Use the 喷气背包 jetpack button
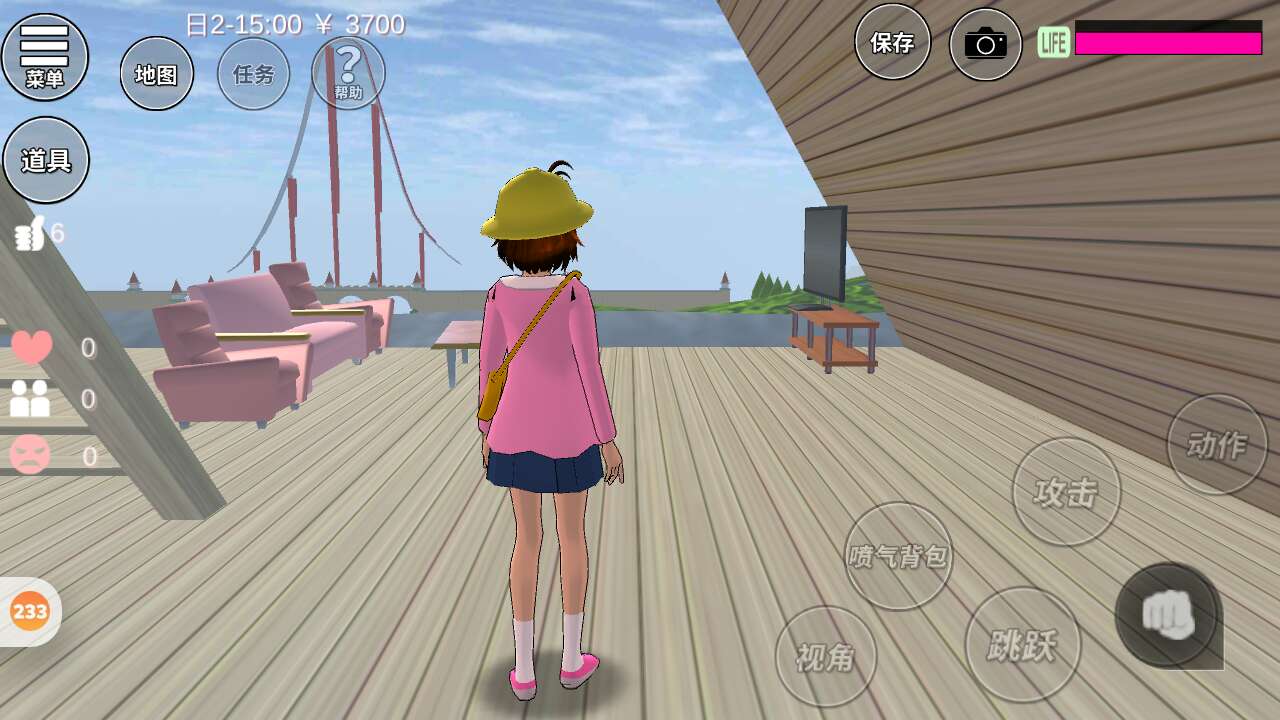Screen dimensions: 1280x720 pyautogui.click(x=898, y=556)
